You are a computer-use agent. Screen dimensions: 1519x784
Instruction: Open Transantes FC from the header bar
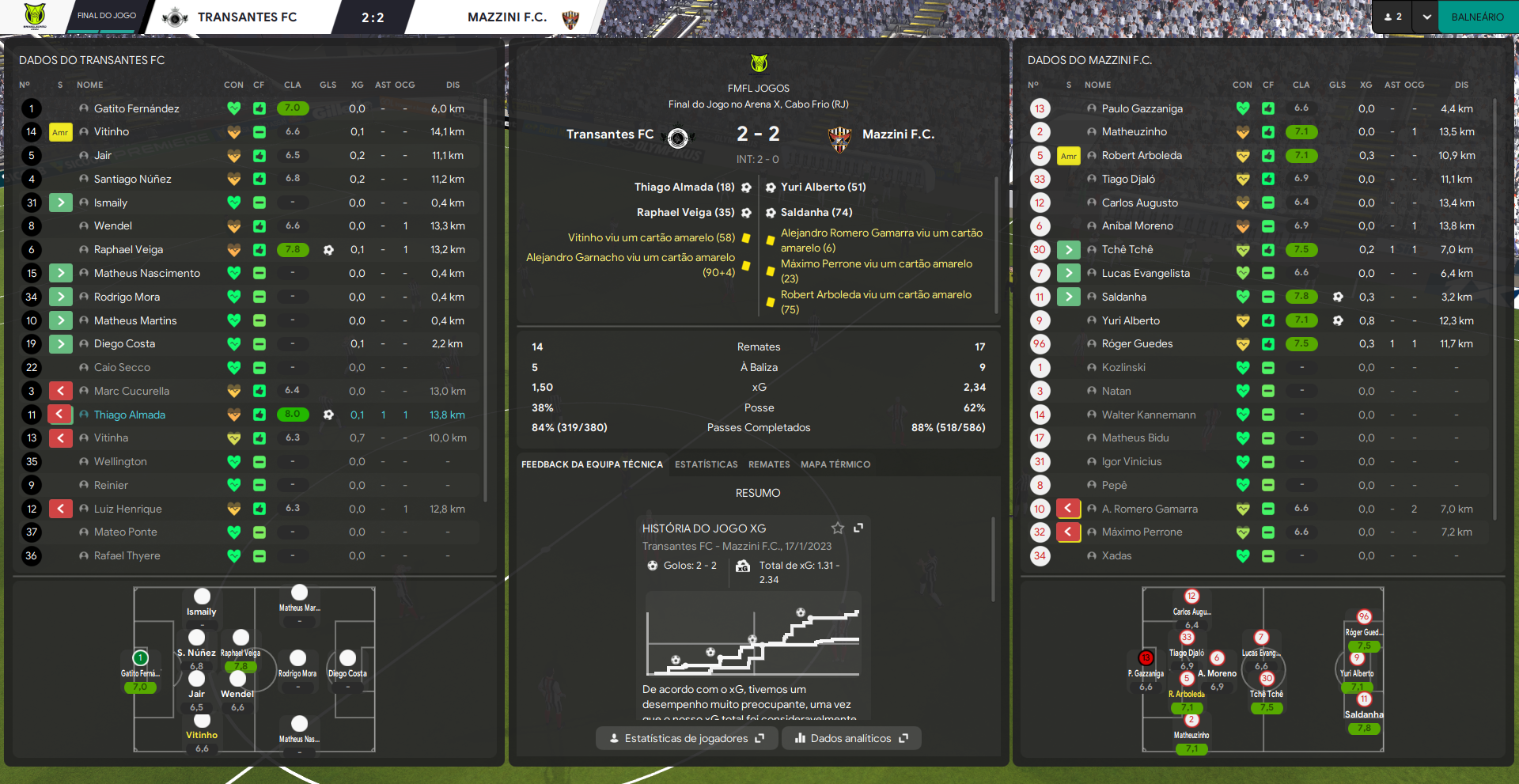tap(247, 17)
